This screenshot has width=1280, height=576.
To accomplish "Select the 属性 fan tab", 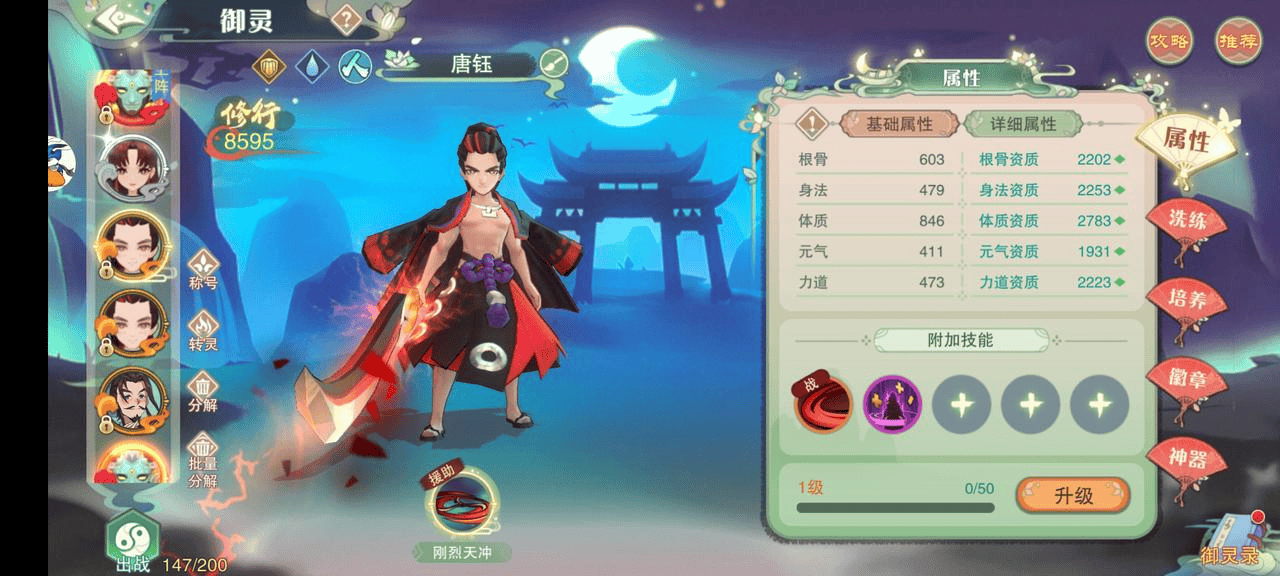I will click(x=1186, y=140).
